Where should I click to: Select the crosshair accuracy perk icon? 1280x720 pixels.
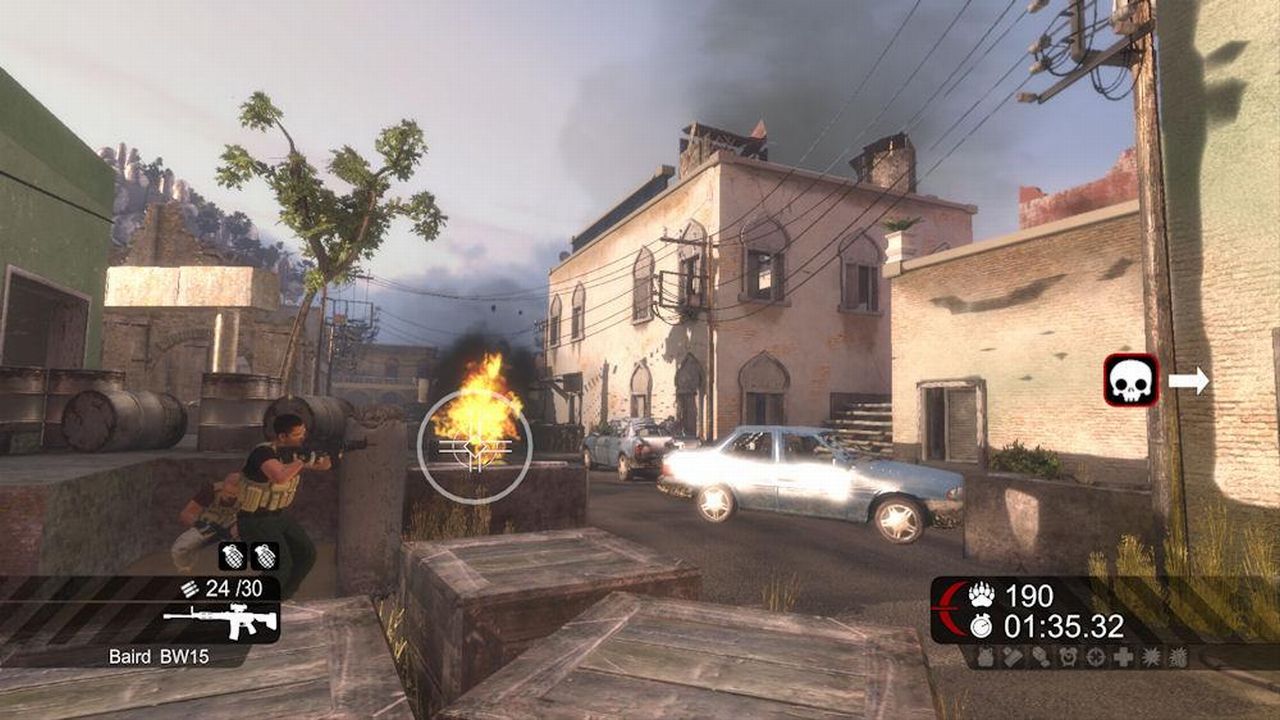pos(1096,657)
